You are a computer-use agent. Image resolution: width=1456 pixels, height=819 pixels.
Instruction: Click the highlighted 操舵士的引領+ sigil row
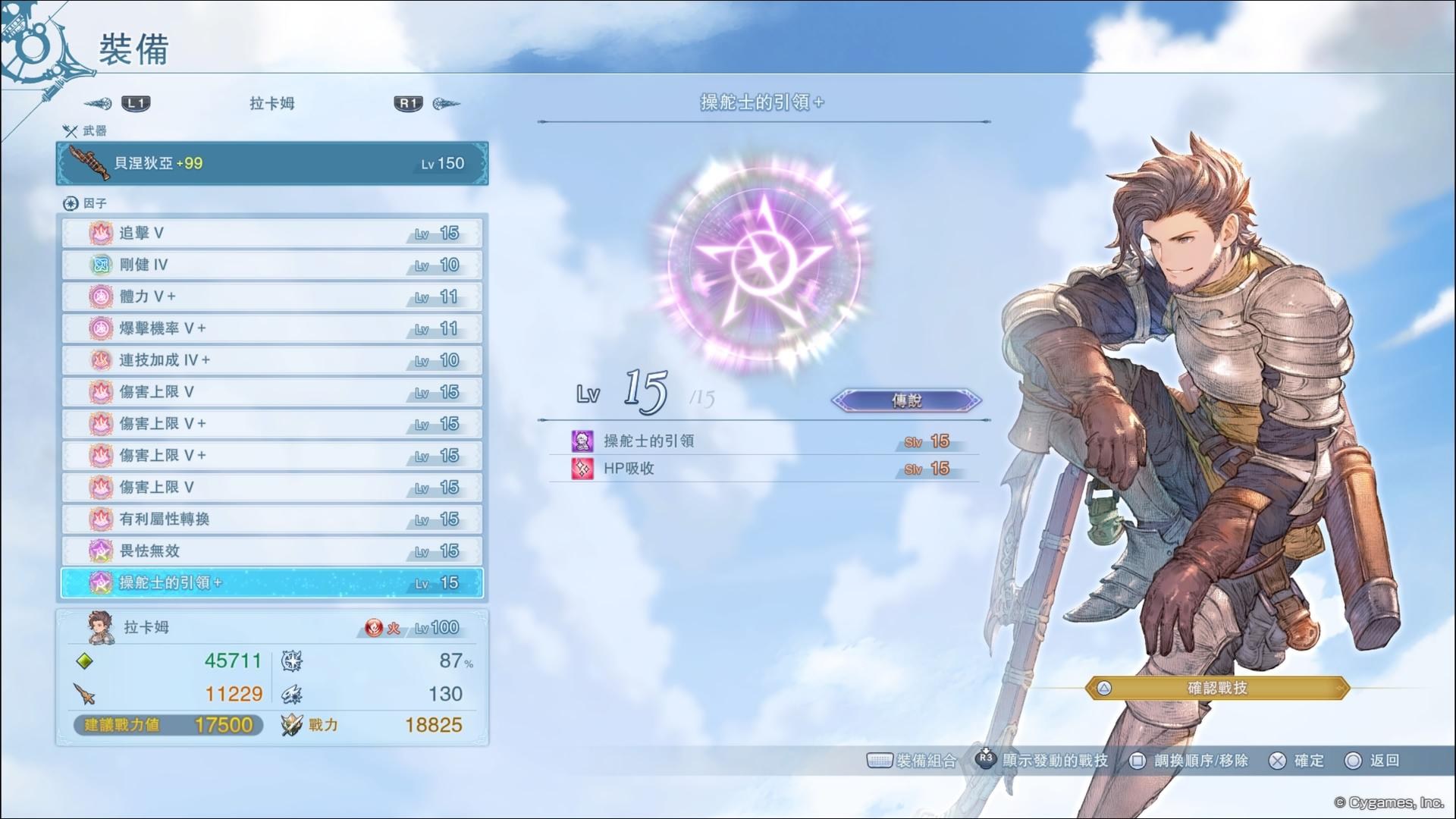pyautogui.click(x=271, y=582)
